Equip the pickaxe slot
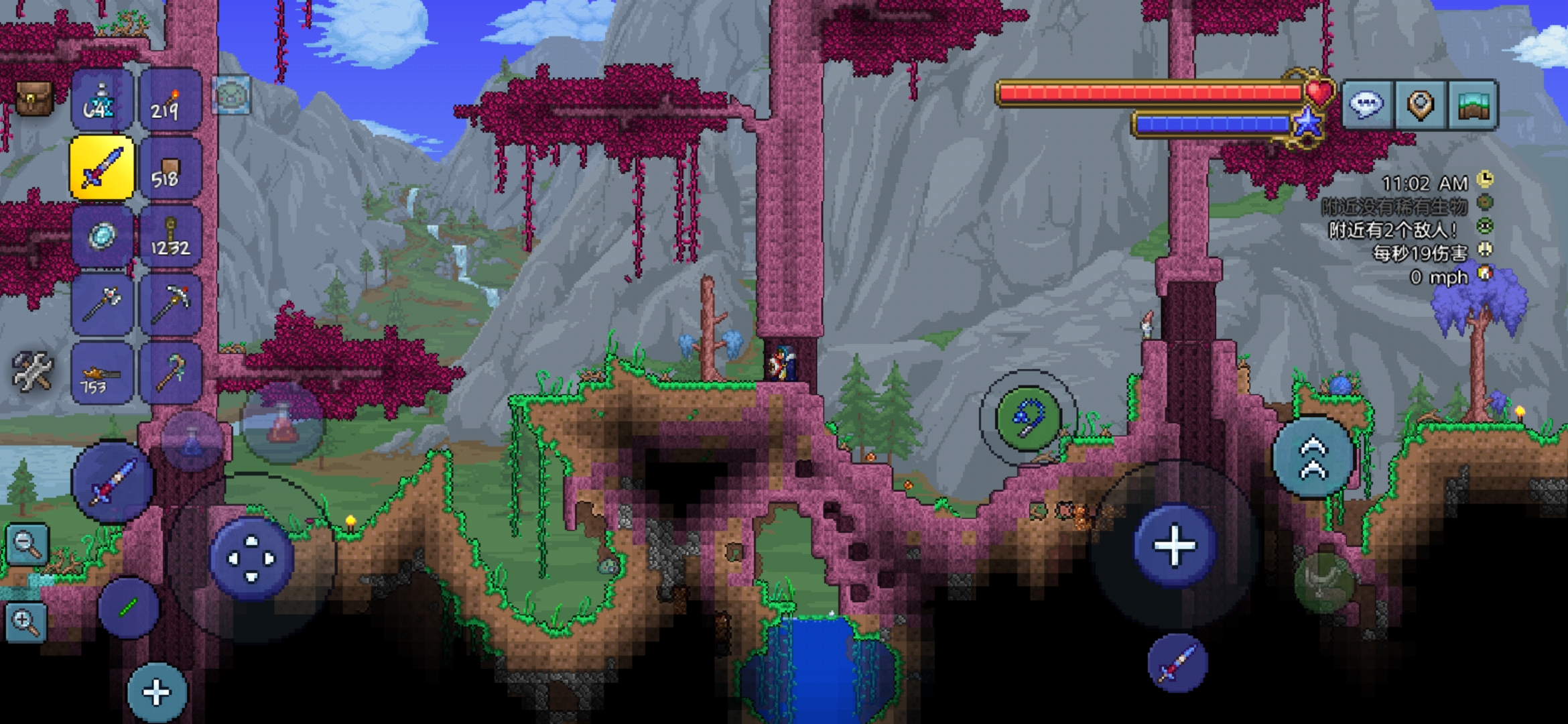Screen dimensions: 1568x724 pyautogui.click(x=170, y=305)
